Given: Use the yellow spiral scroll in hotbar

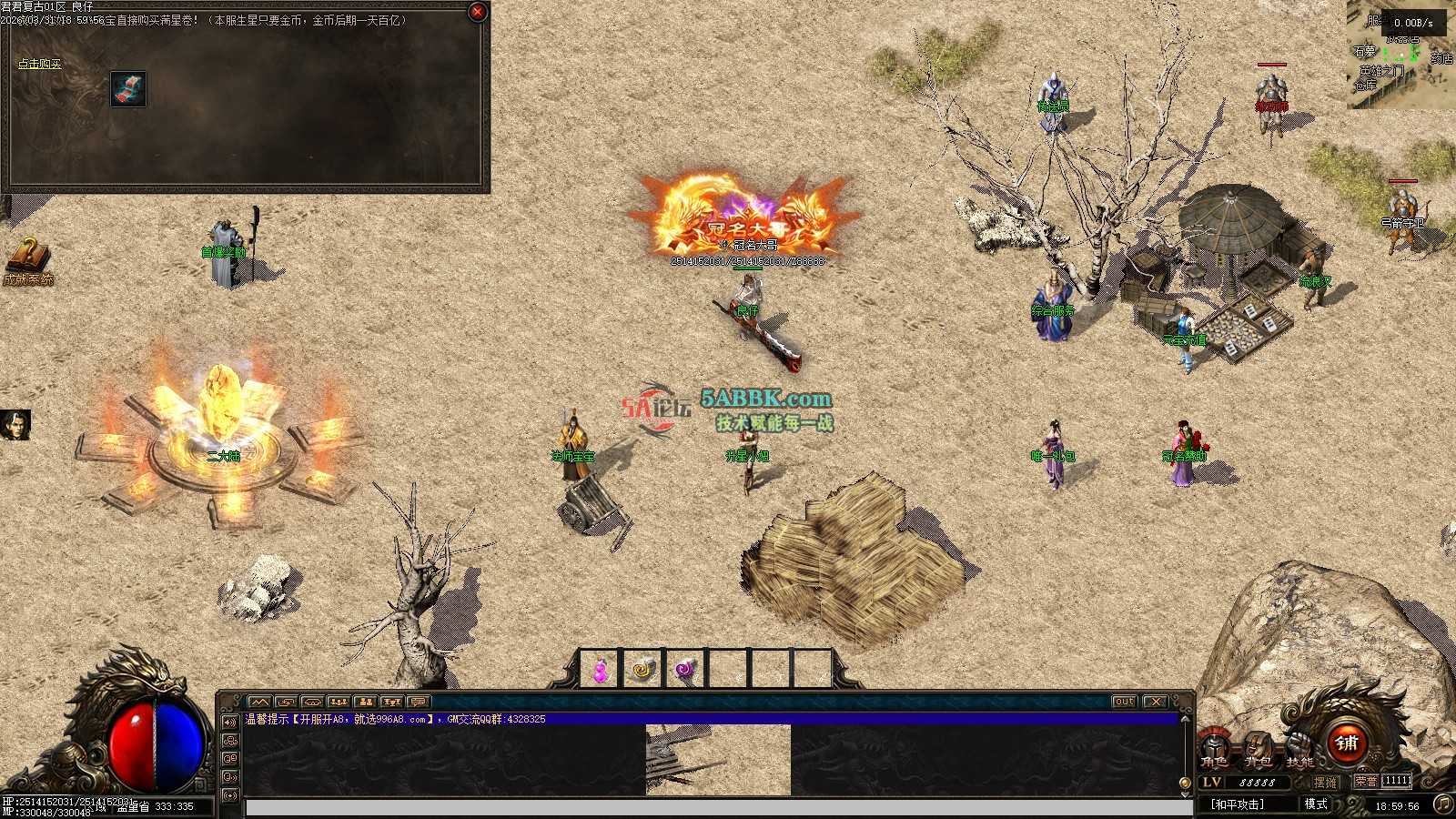Looking at the screenshot, I should click(x=642, y=671).
